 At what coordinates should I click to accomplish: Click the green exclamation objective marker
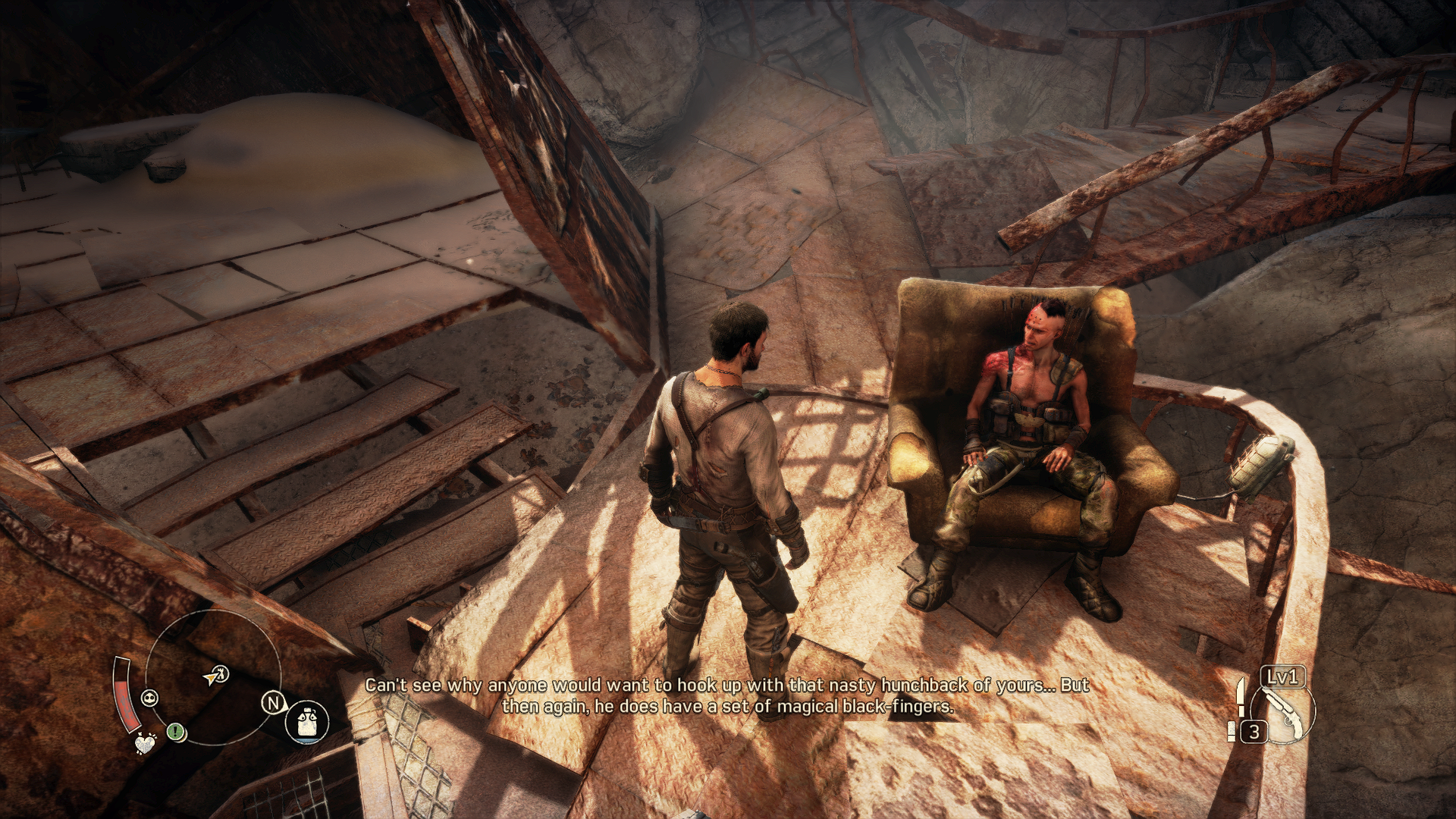(x=176, y=732)
